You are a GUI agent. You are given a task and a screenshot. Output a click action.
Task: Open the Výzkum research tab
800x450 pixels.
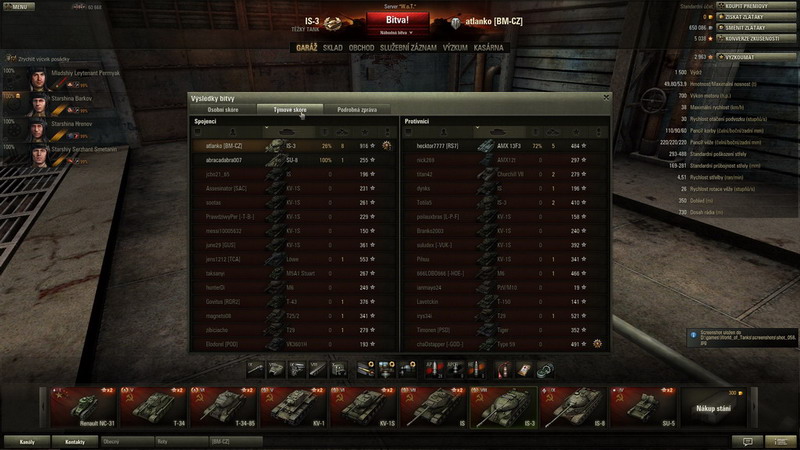[x=456, y=47]
